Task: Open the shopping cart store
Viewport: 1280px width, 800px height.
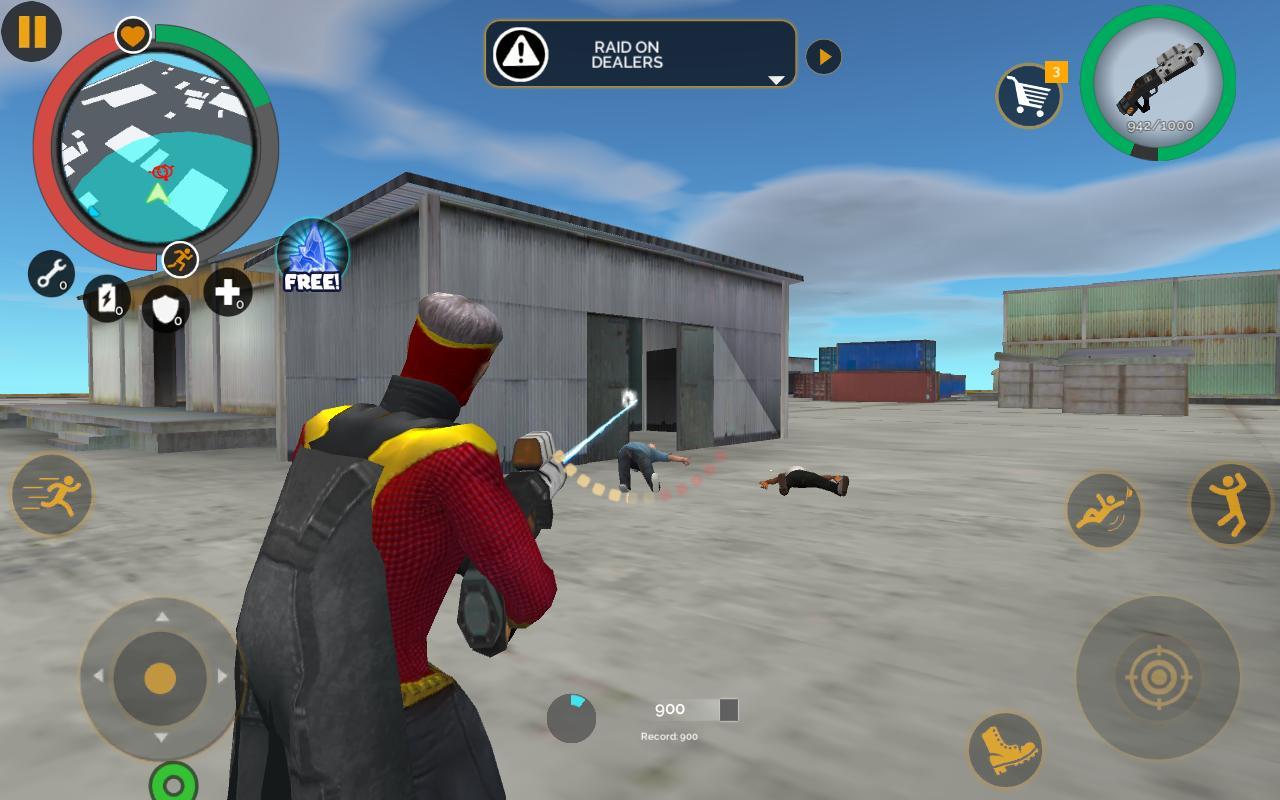Action: 1028,97
